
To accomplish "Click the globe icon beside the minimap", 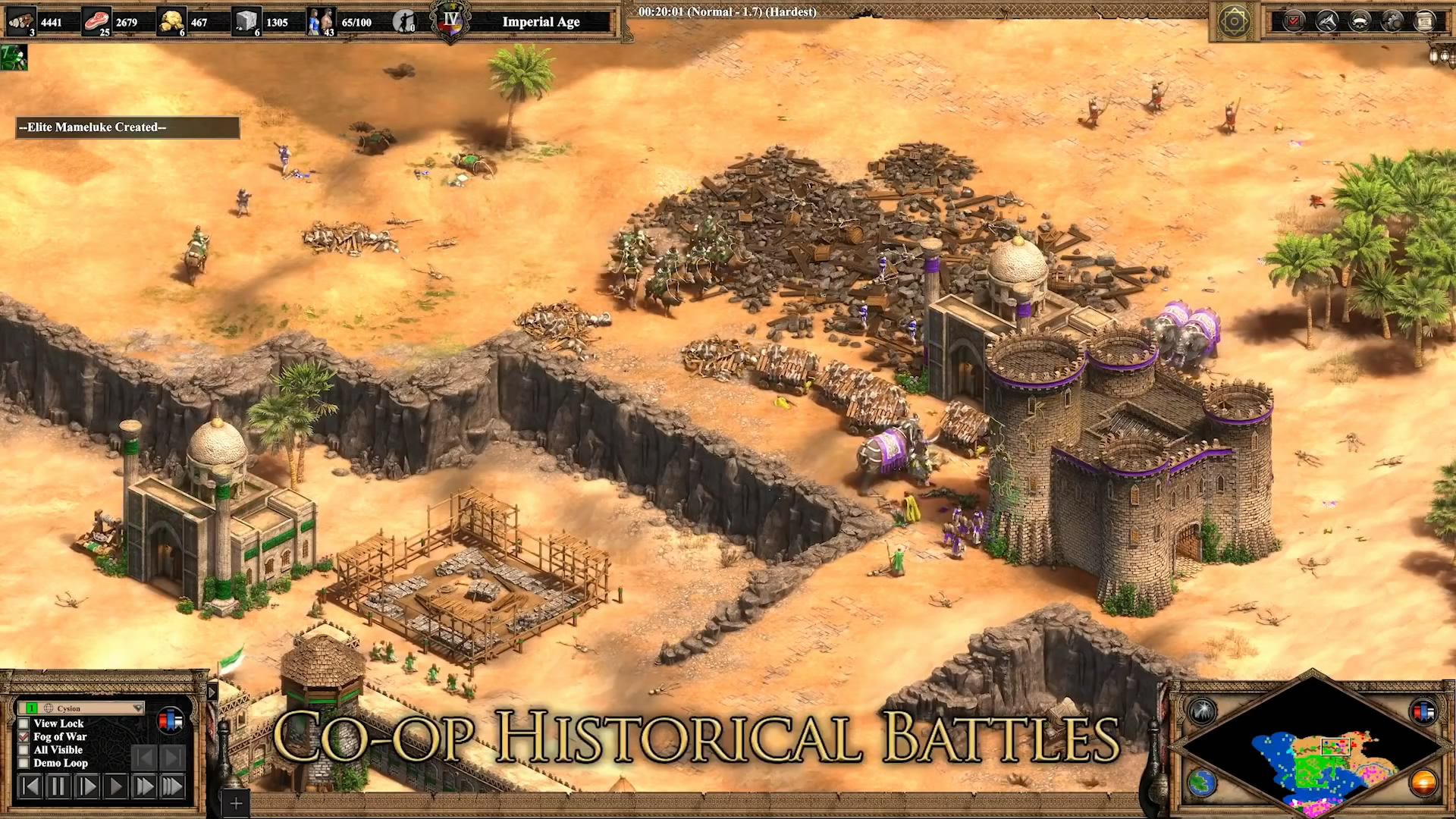I will [1202, 783].
